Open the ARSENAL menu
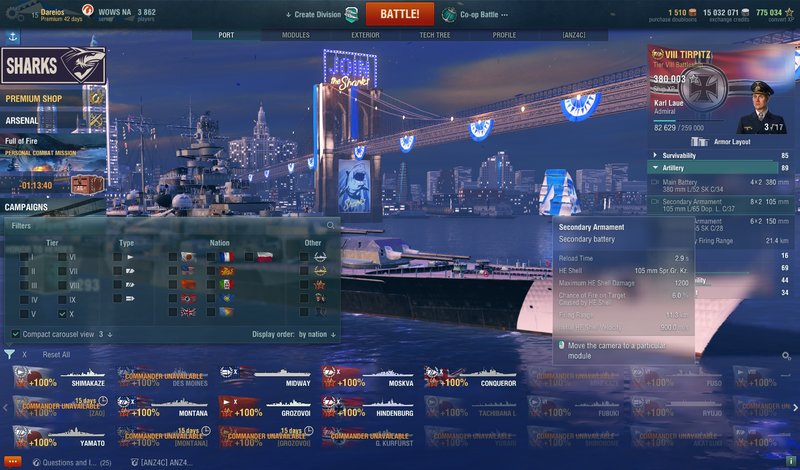This screenshot has height=470, width=800. [24, 120]
